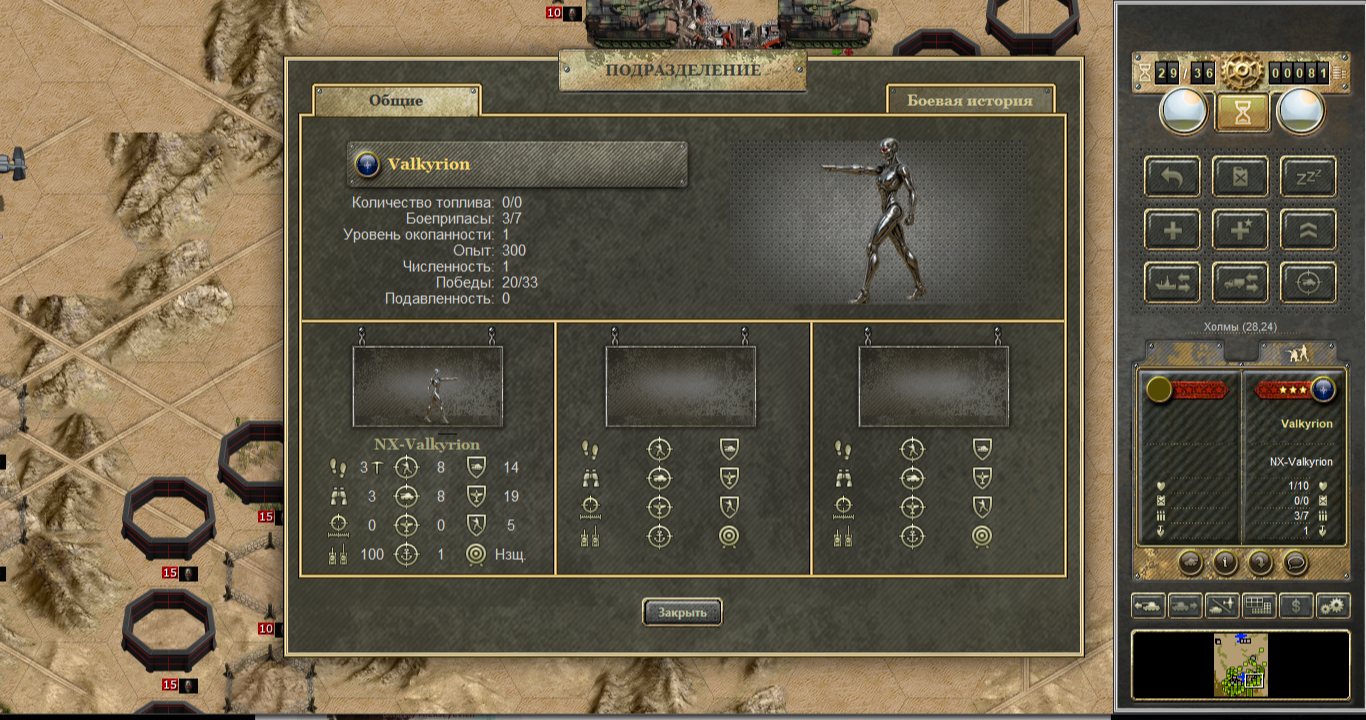Viewport: 1366px width, 720px height.
Task: Click the plain plus reinforcement button
Action: tap(1173, 230)
